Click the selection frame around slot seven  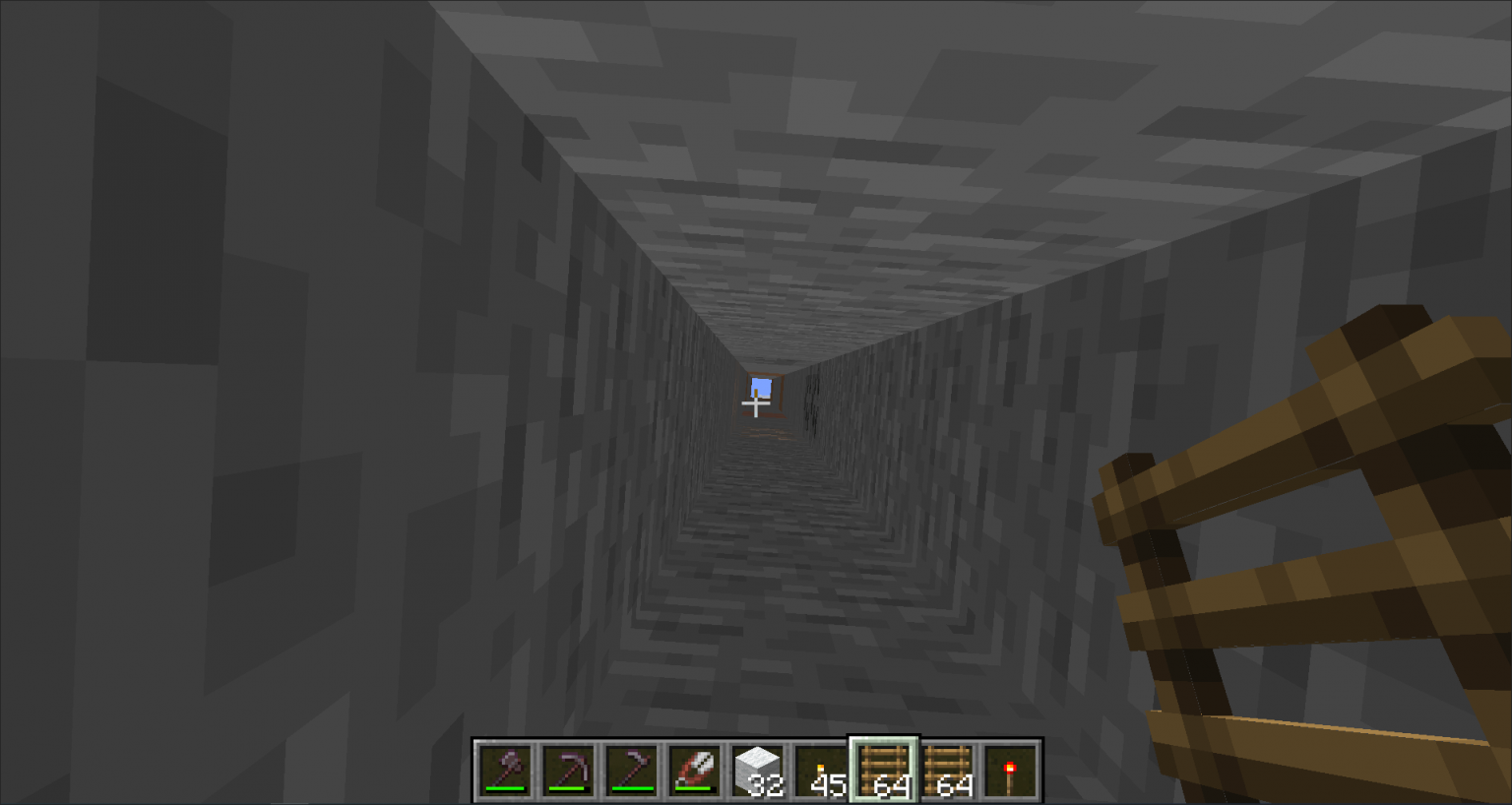click(884, 740)
